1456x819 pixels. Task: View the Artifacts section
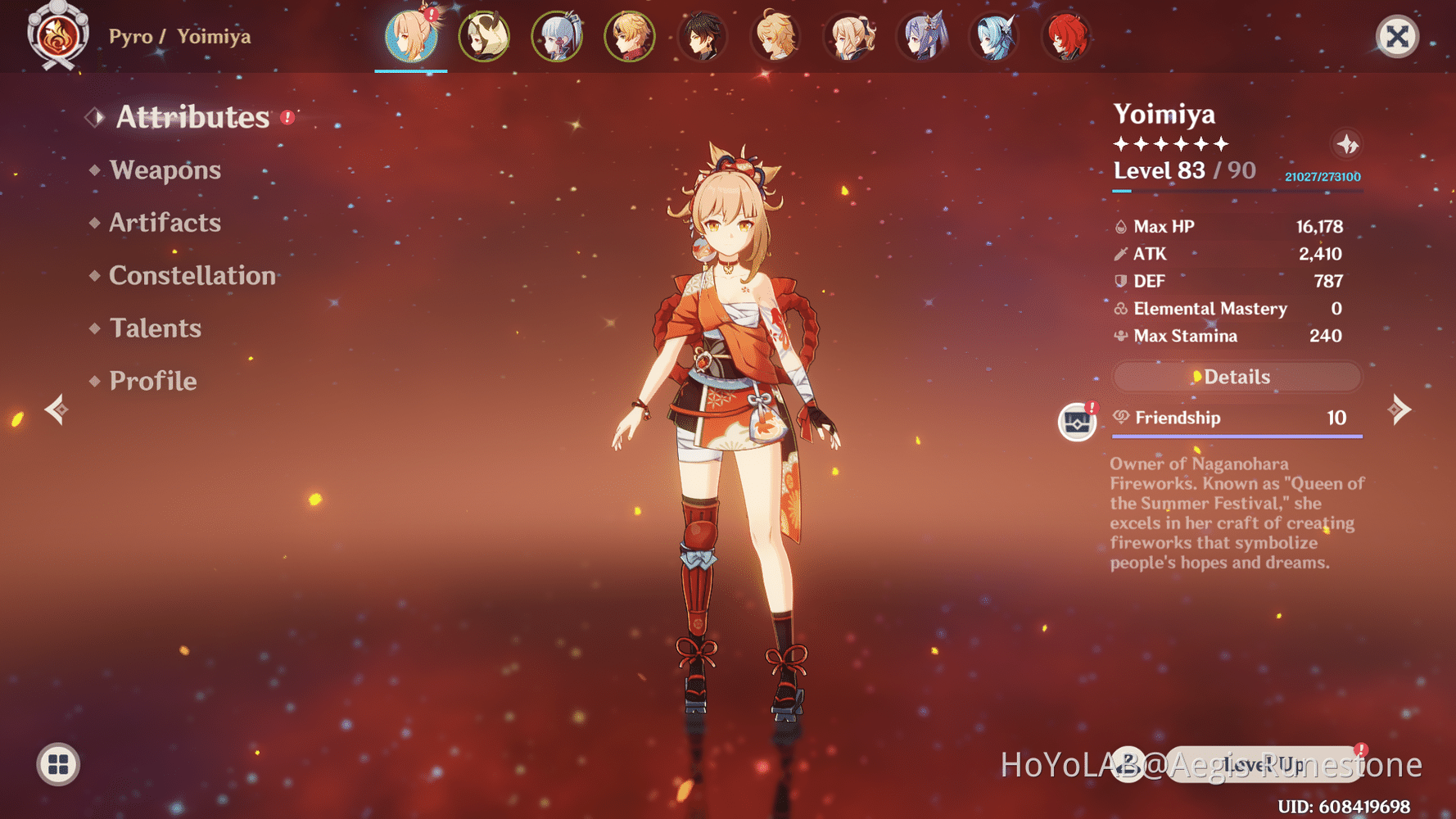coord(165,223)
